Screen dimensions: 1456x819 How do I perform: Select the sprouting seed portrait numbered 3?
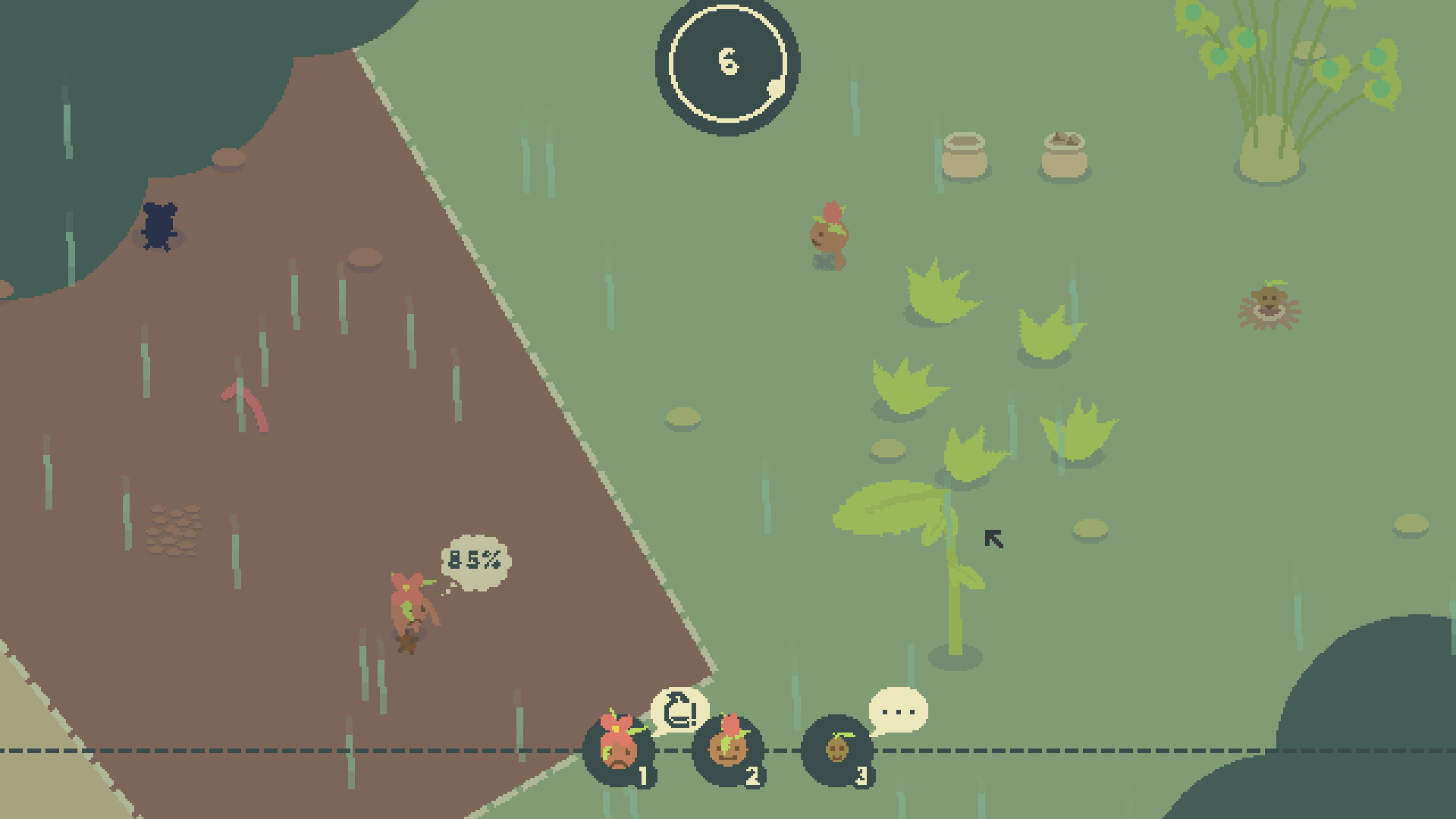[836, 751]
